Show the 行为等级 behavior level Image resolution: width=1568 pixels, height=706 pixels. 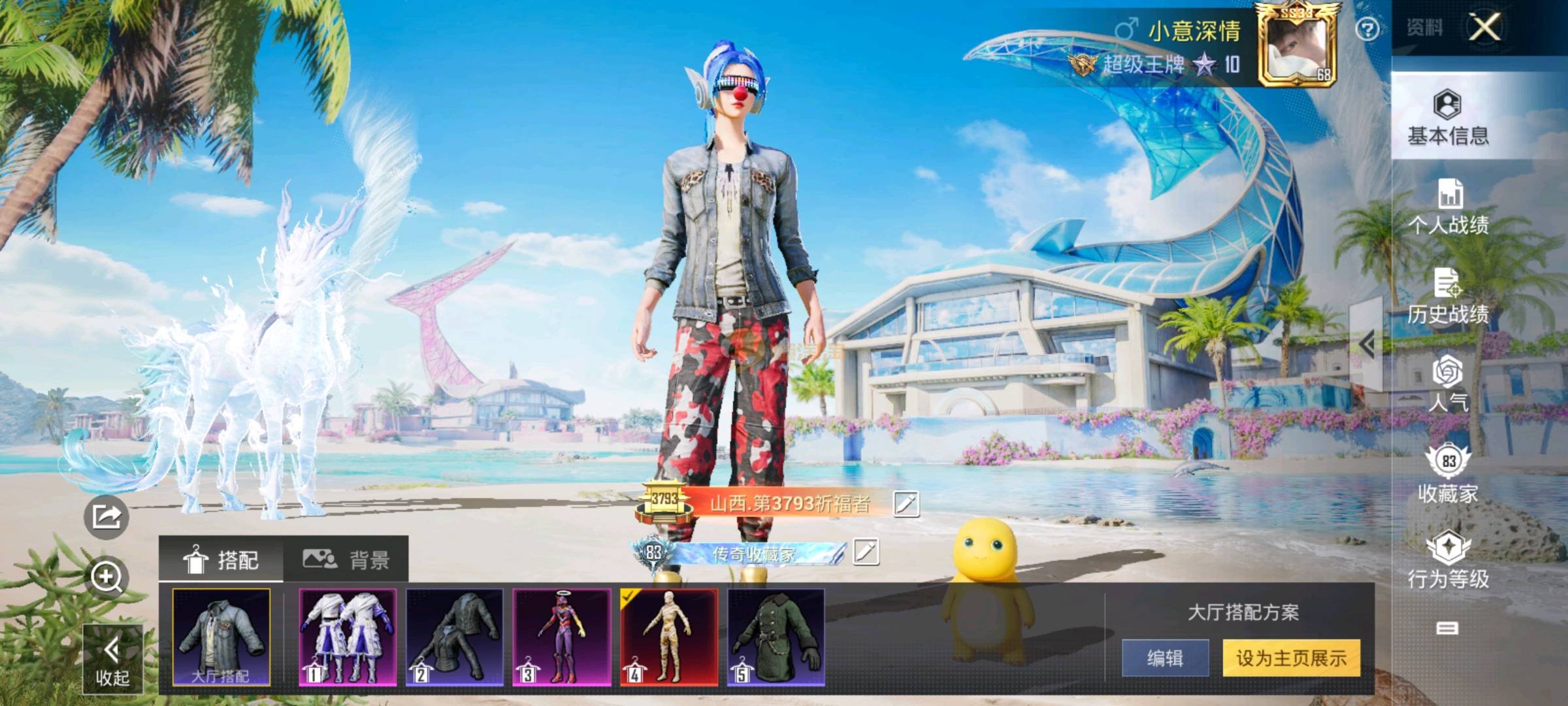(x=1448, y=560)
